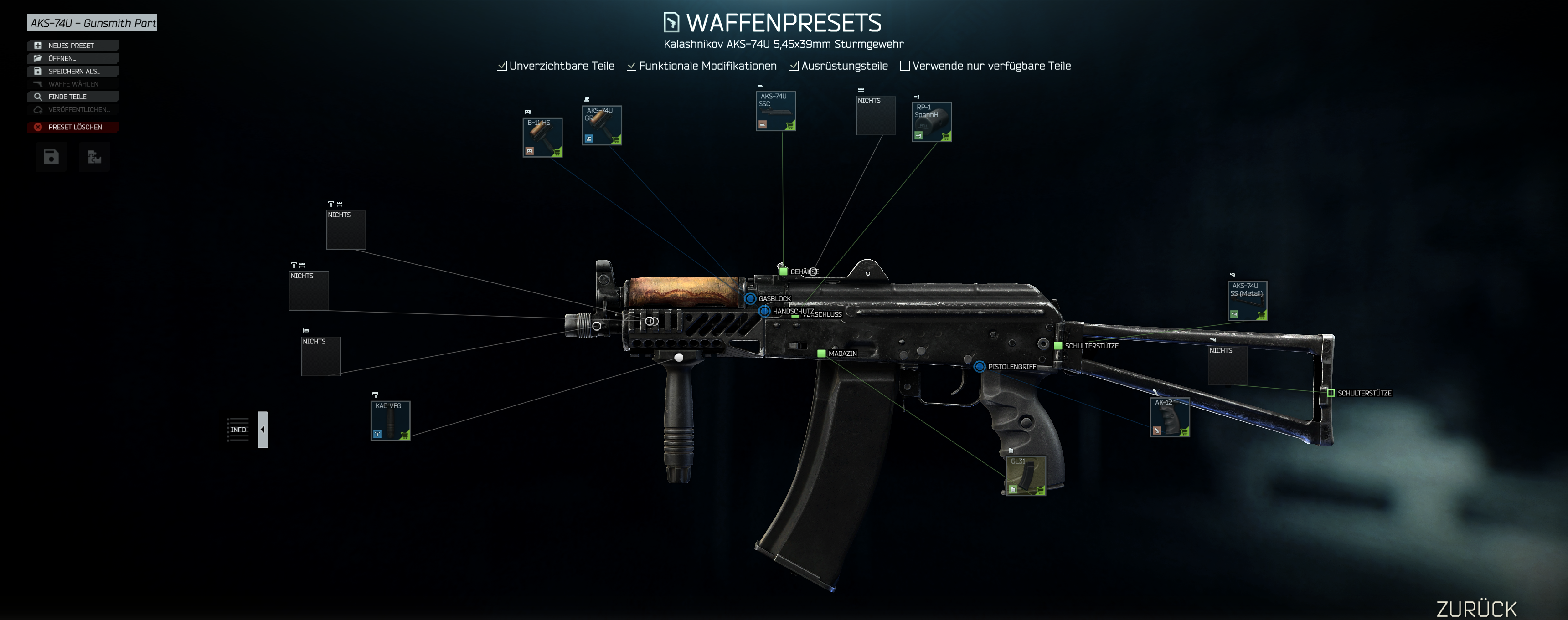The height and width of the screenshot is (620, 1568).
Task: Select the AKS-74U SS (Metall) stock slot
Action: click(x=1247, y=300)
